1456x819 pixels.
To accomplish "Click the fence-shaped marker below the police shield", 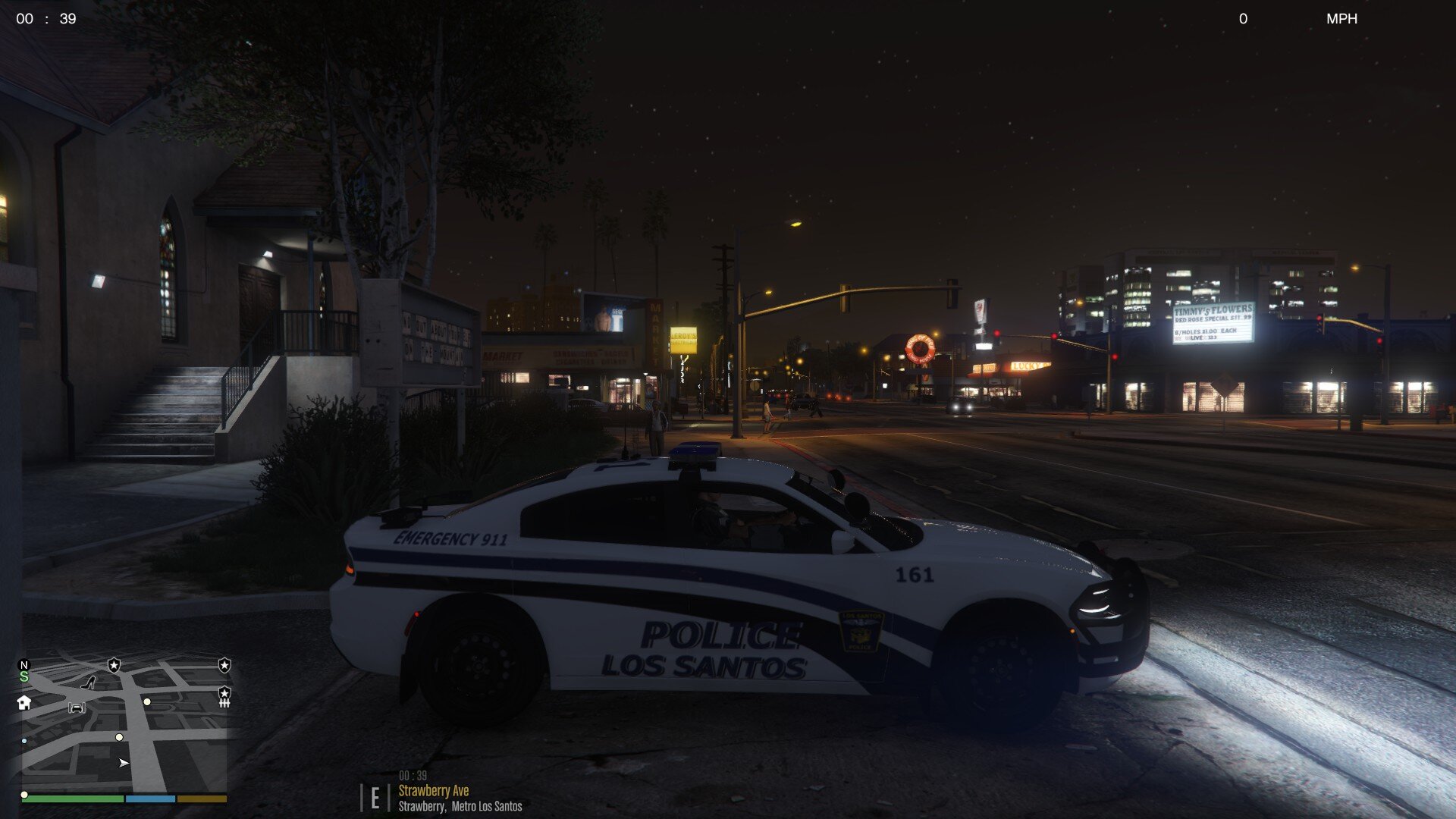I will [x=224, y=704].
